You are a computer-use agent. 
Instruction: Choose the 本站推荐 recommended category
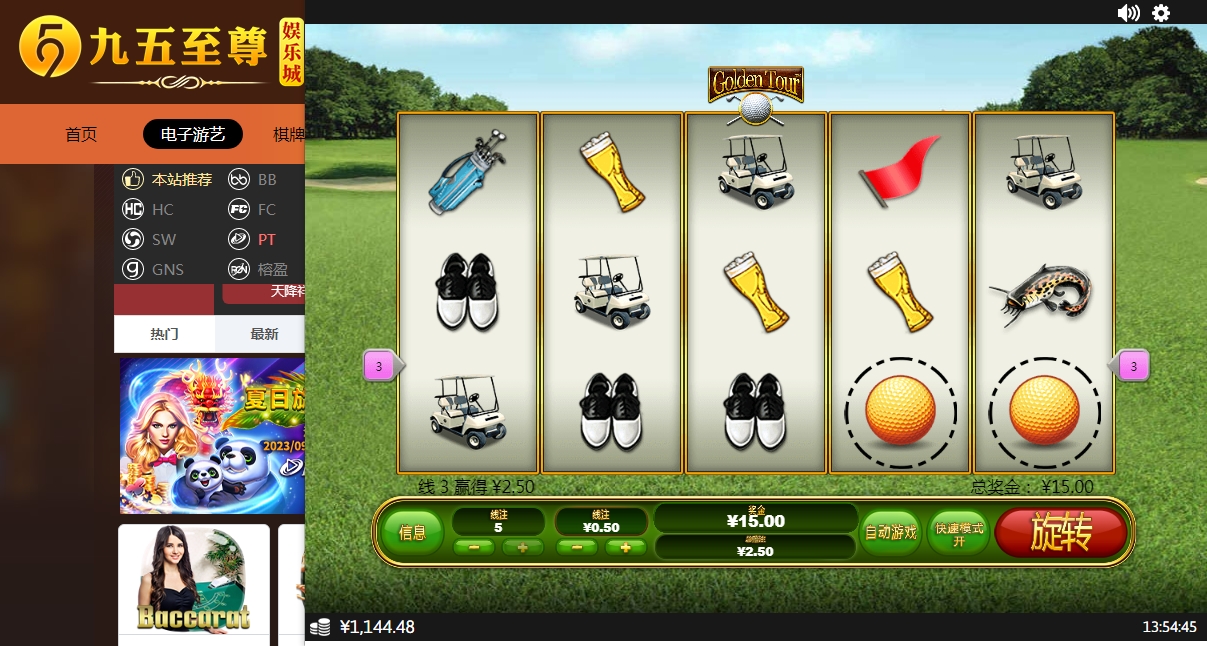coord(168,180)
